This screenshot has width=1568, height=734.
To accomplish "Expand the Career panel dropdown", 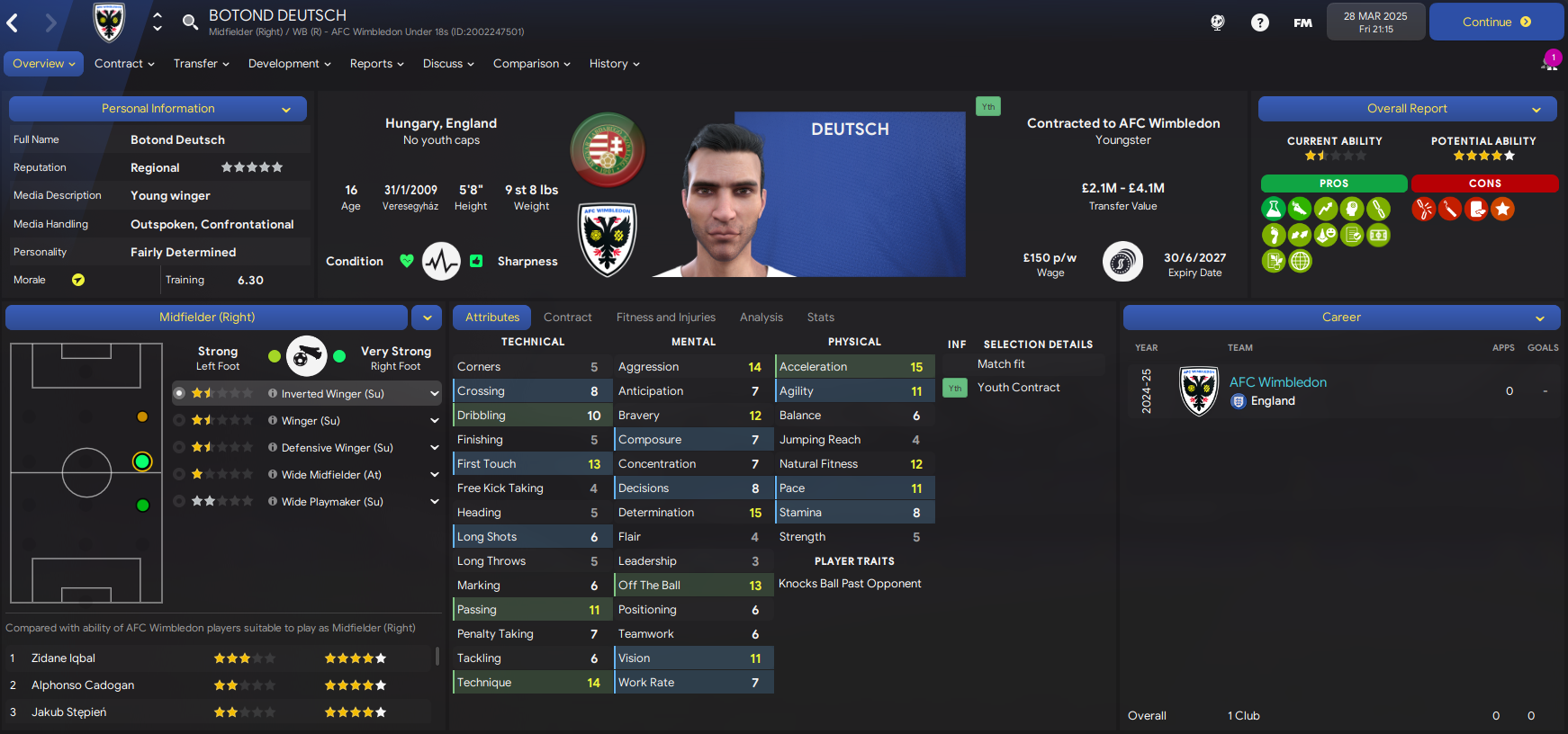I will [x=1540, y=318].
